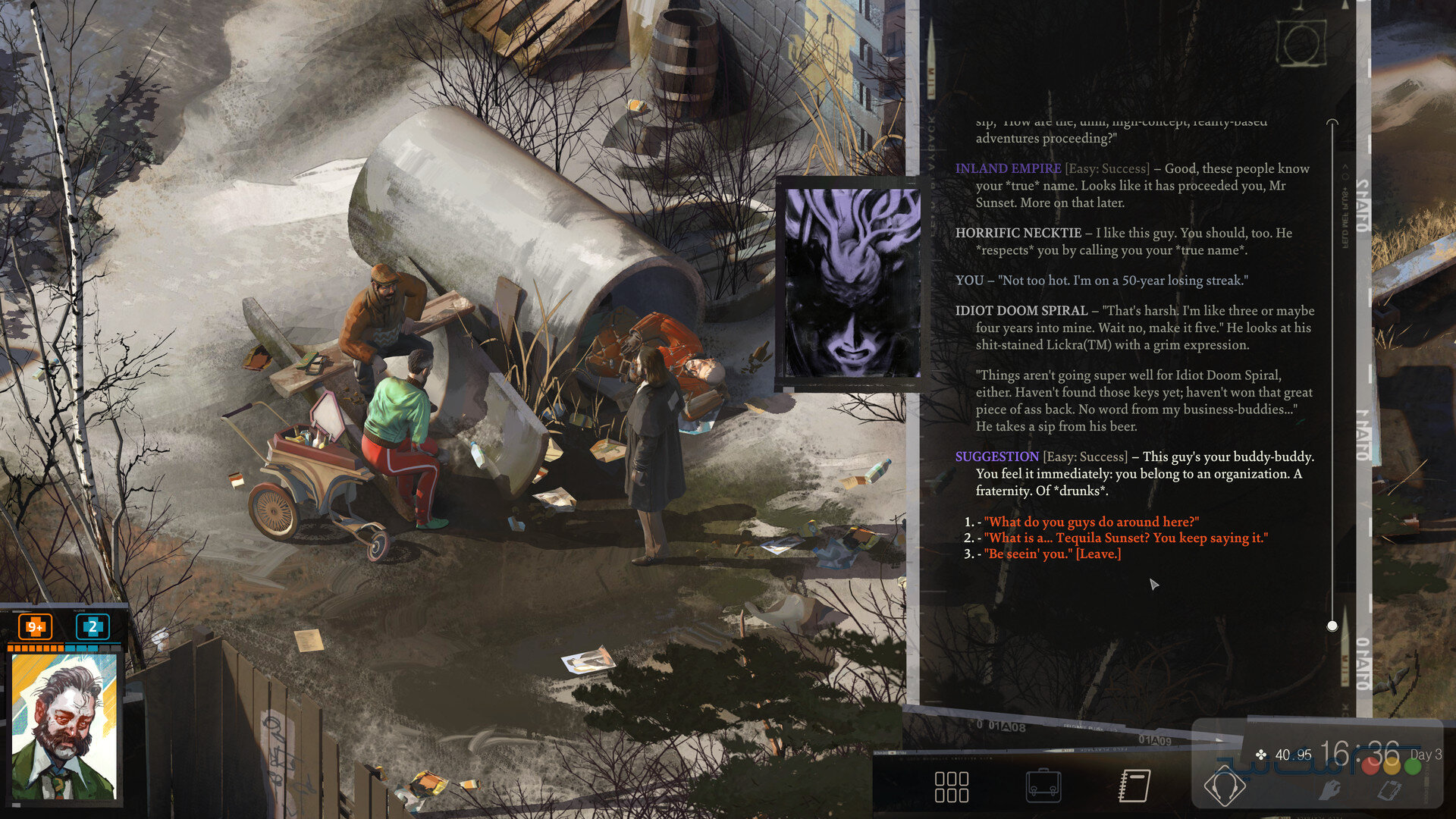
Task: Open the inventory briefcase icon
Action: 1045,787
